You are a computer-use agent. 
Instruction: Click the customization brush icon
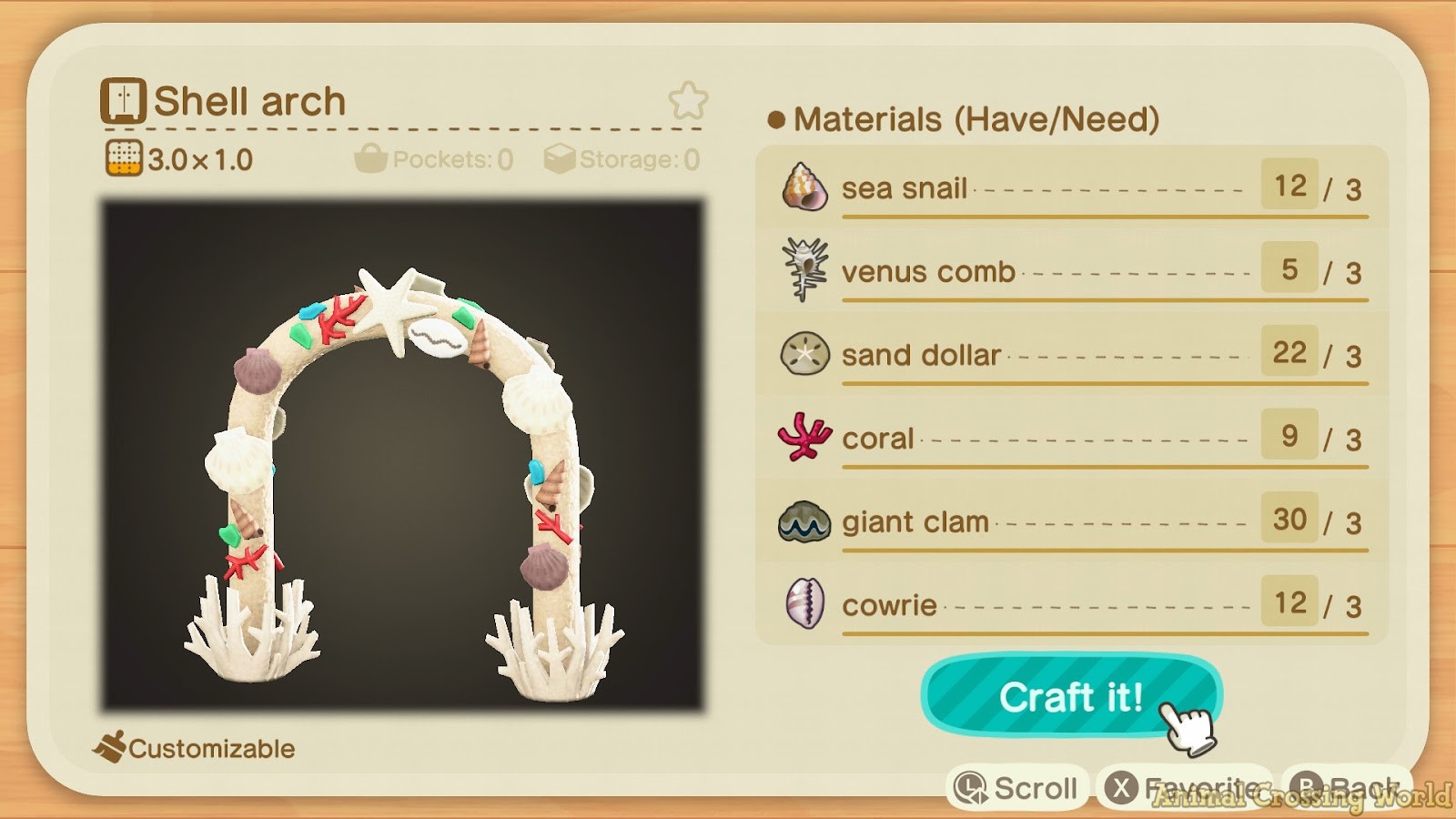[109, 746]
